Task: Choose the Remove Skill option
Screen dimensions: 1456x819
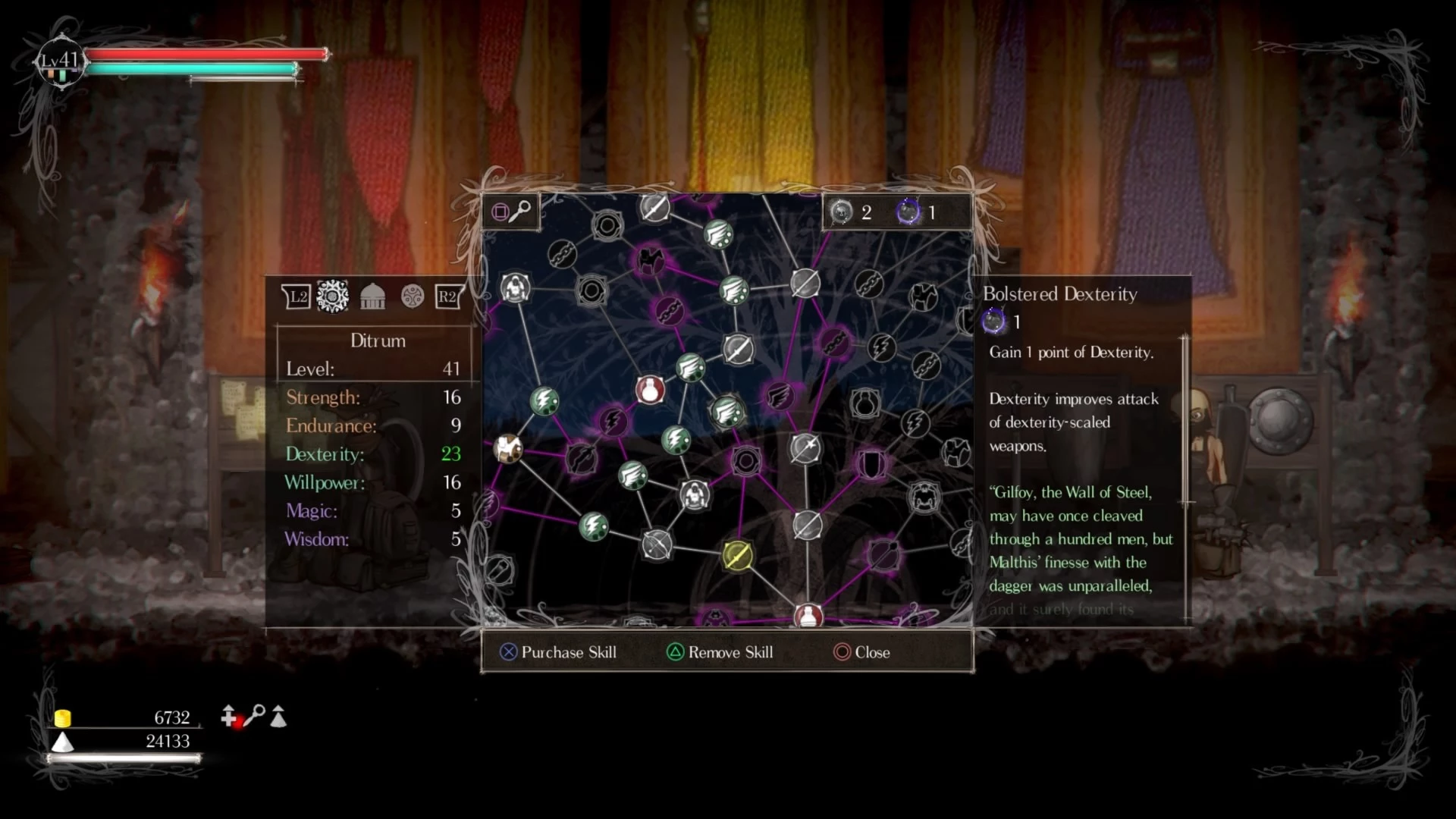Action: pyautogui.click(x=720, y=652)
